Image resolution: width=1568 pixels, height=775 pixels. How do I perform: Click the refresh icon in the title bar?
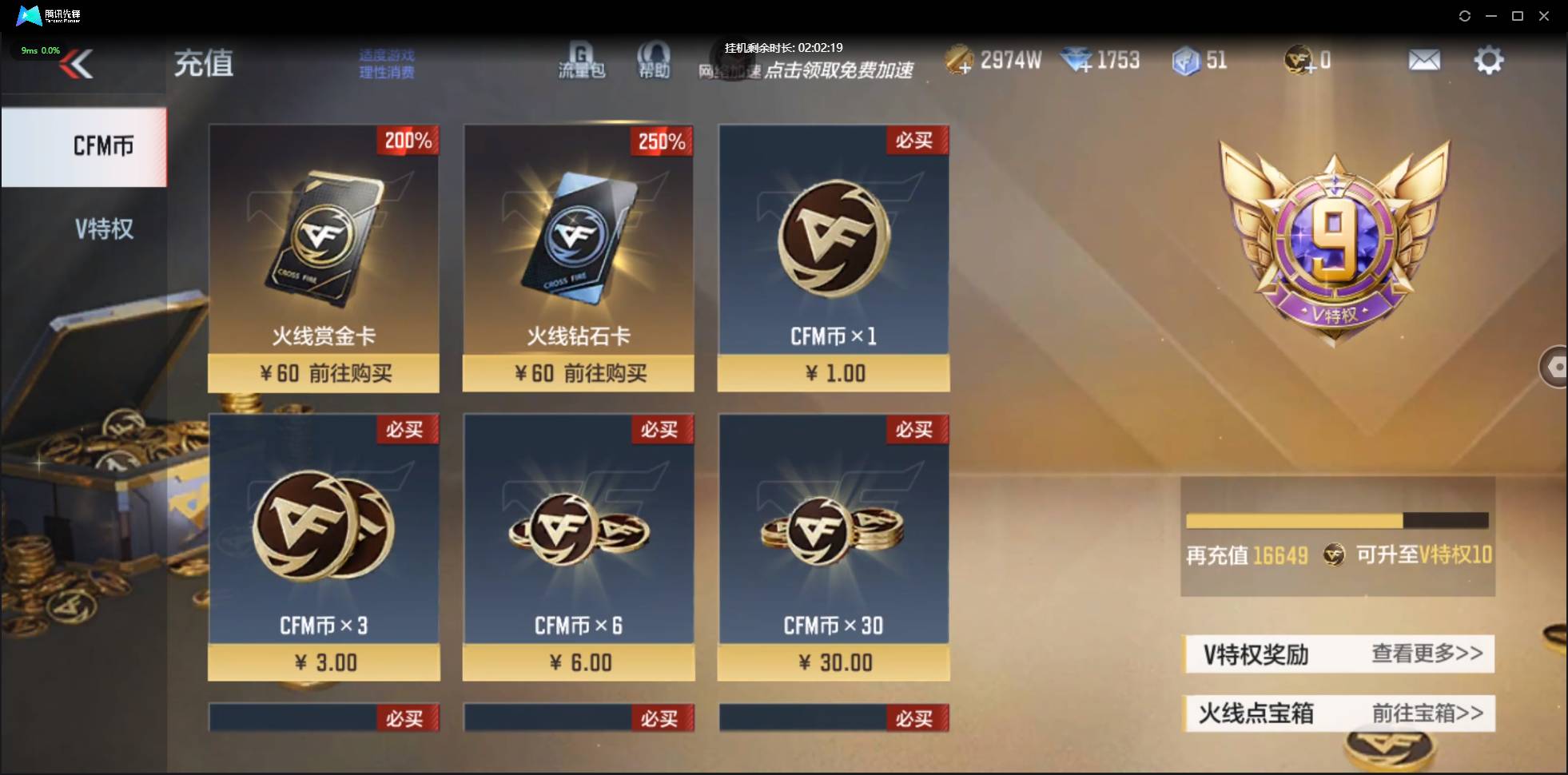click(1466, 15)
